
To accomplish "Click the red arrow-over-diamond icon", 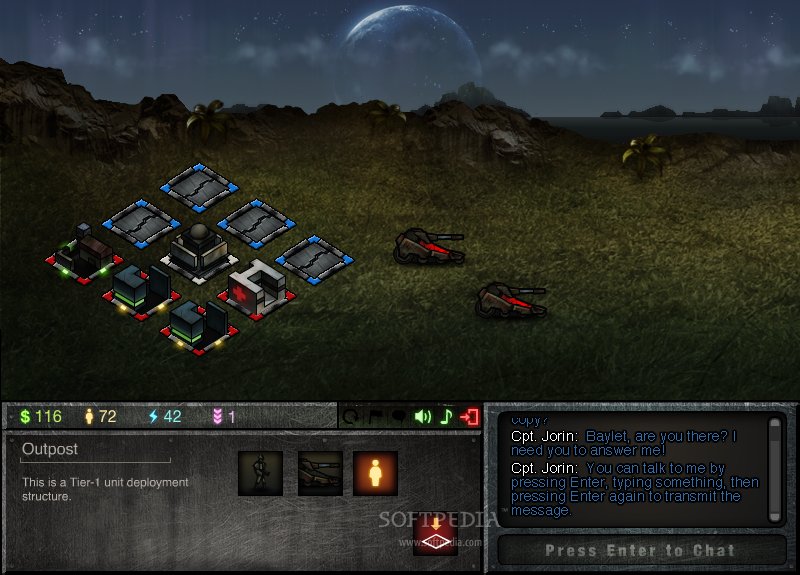I will click(x=435, y=533).
